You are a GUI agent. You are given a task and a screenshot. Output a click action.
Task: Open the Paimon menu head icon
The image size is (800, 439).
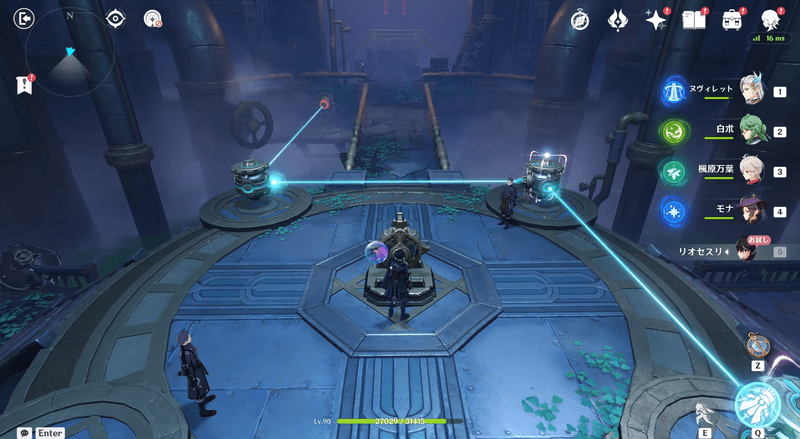(770, 19)
